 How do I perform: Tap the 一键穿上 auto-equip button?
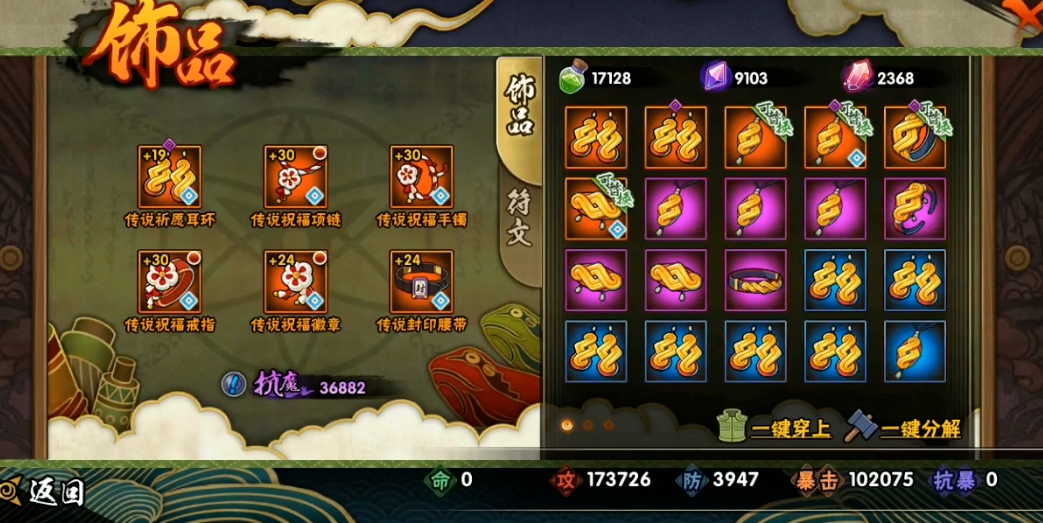[x=776, y=428]
